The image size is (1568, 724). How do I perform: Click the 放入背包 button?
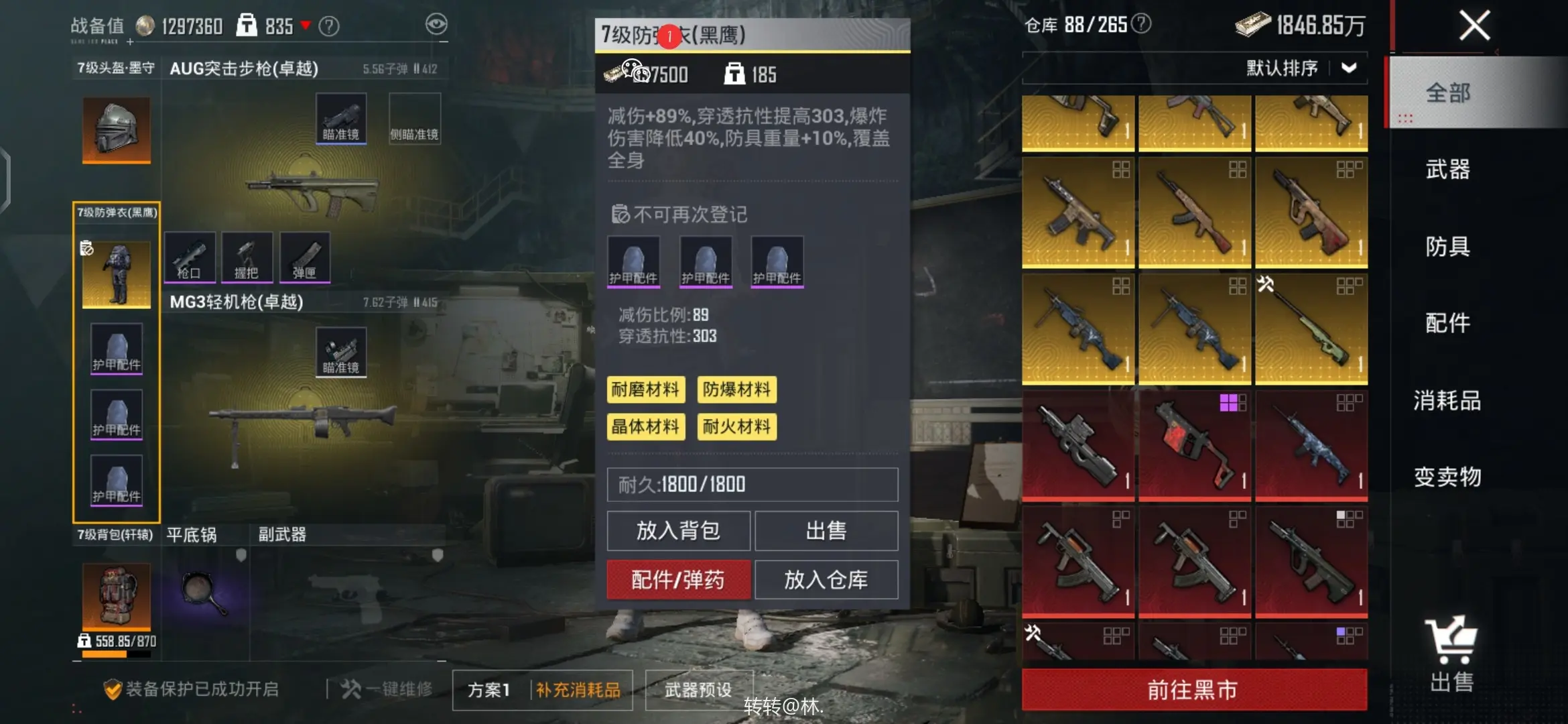tap(678, 531)
